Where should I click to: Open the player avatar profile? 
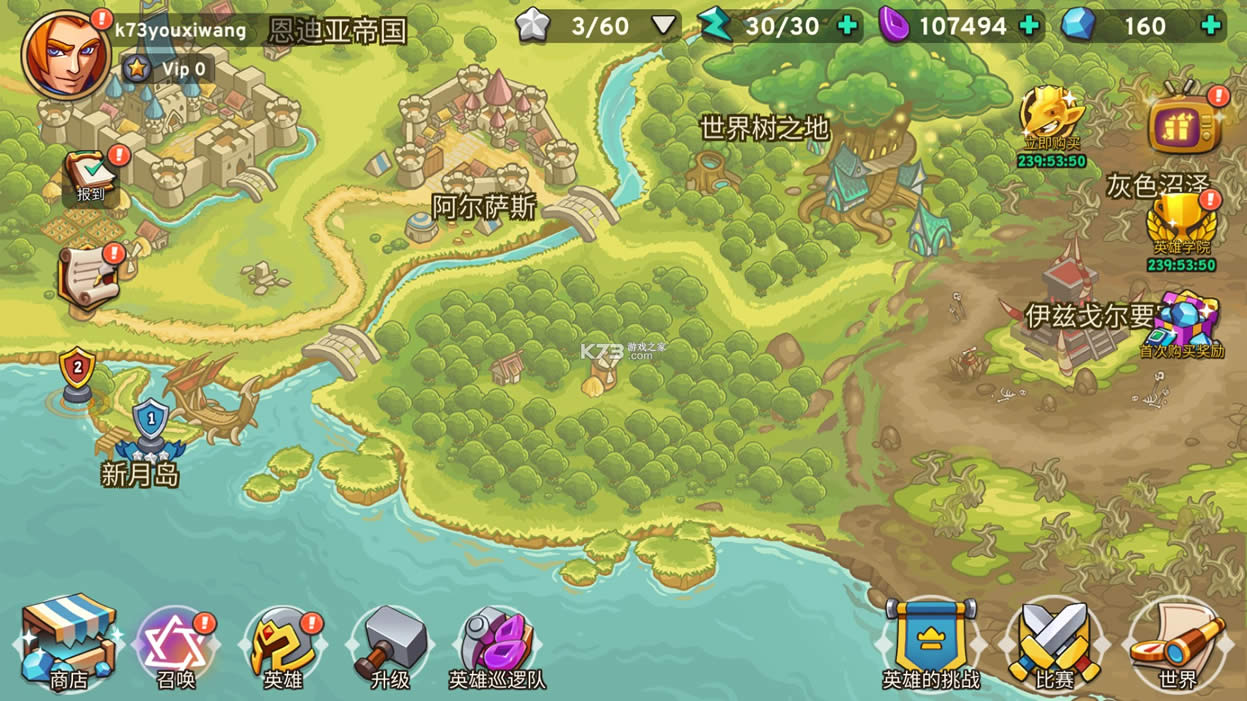pyautogui.click(x=65, y=53)
